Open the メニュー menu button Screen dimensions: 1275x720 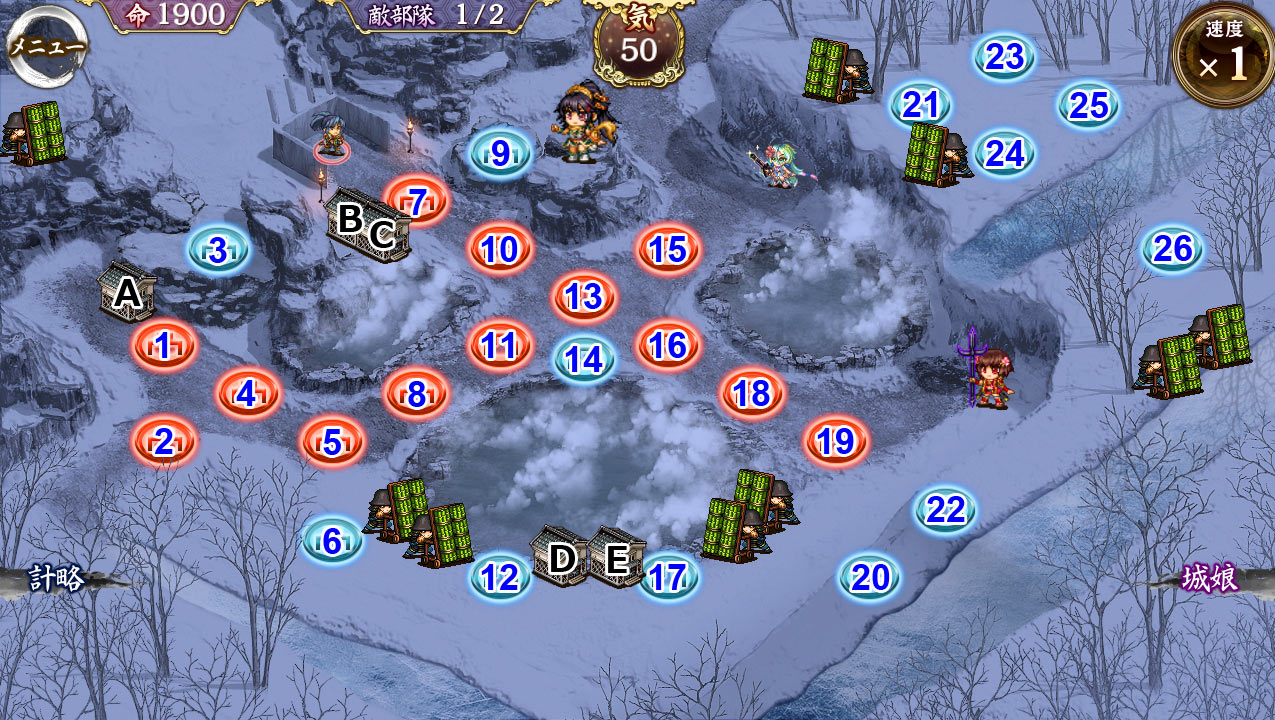pos(47,46)
